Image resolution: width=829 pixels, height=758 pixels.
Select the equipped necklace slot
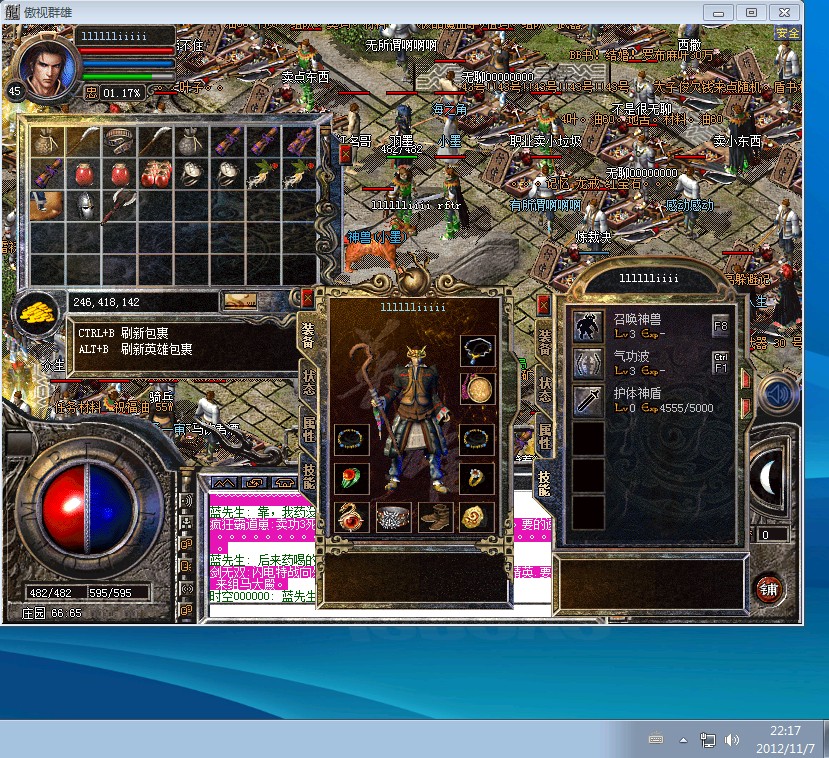coord(476,350)
